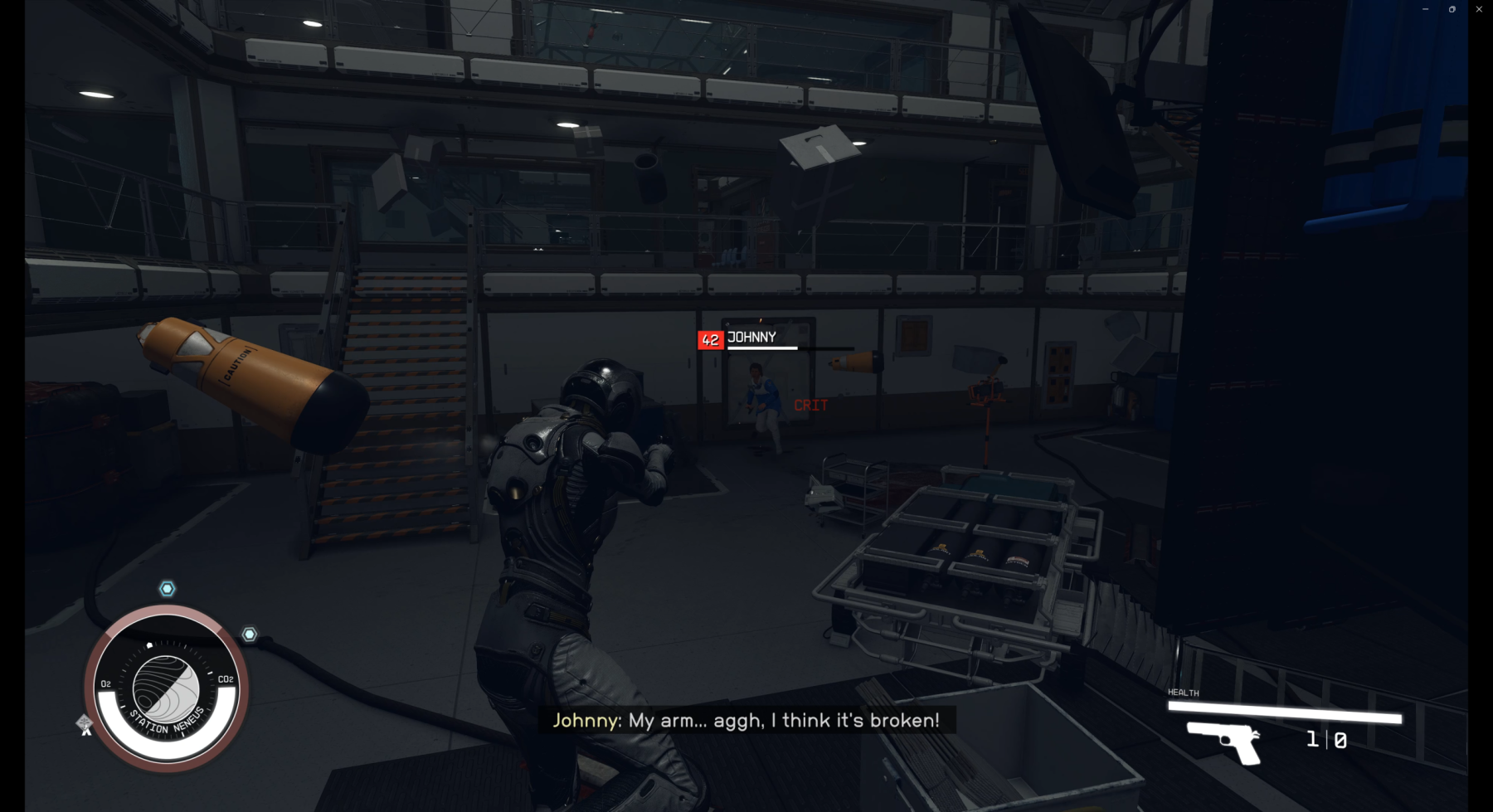Click the Station Neneus compass dial
This screenshot has height=812, width=1493.
(x=166, y=688)
